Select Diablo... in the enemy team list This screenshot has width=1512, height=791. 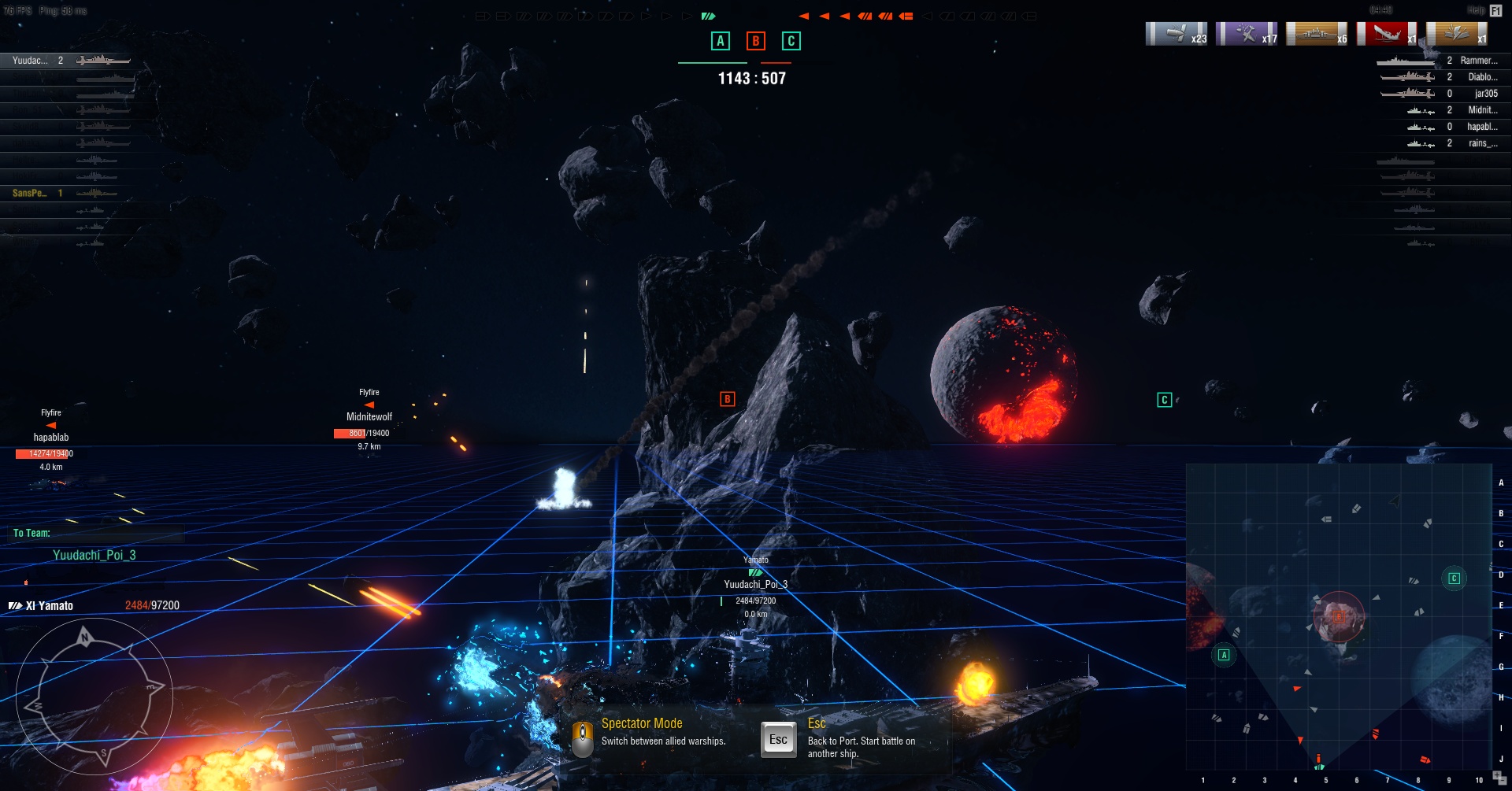click(x=1482, y=77)
